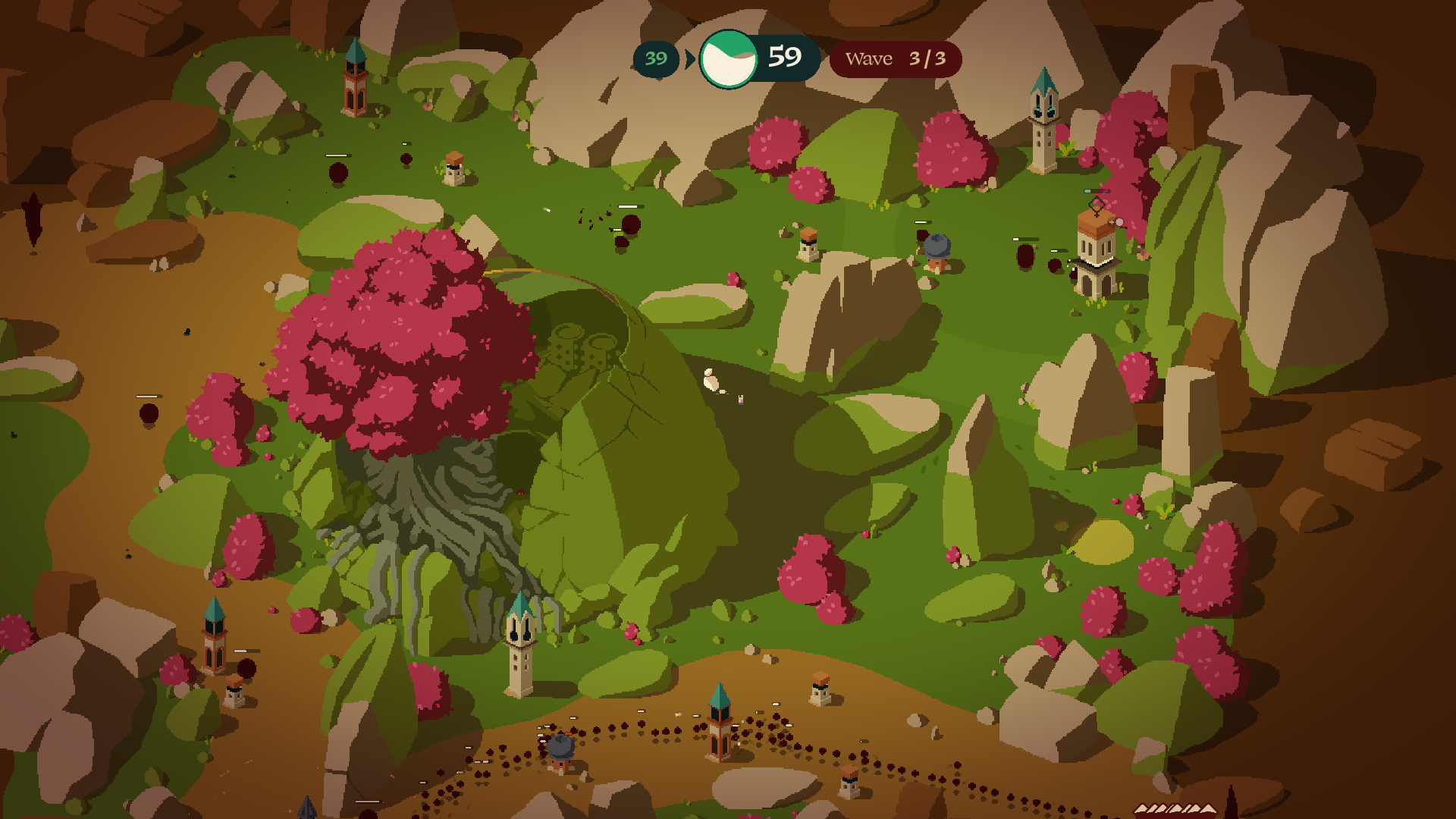Click the bell tower in the top-left corner
The height and width of the screenshot is (819, 1456).
pos(355,83)
